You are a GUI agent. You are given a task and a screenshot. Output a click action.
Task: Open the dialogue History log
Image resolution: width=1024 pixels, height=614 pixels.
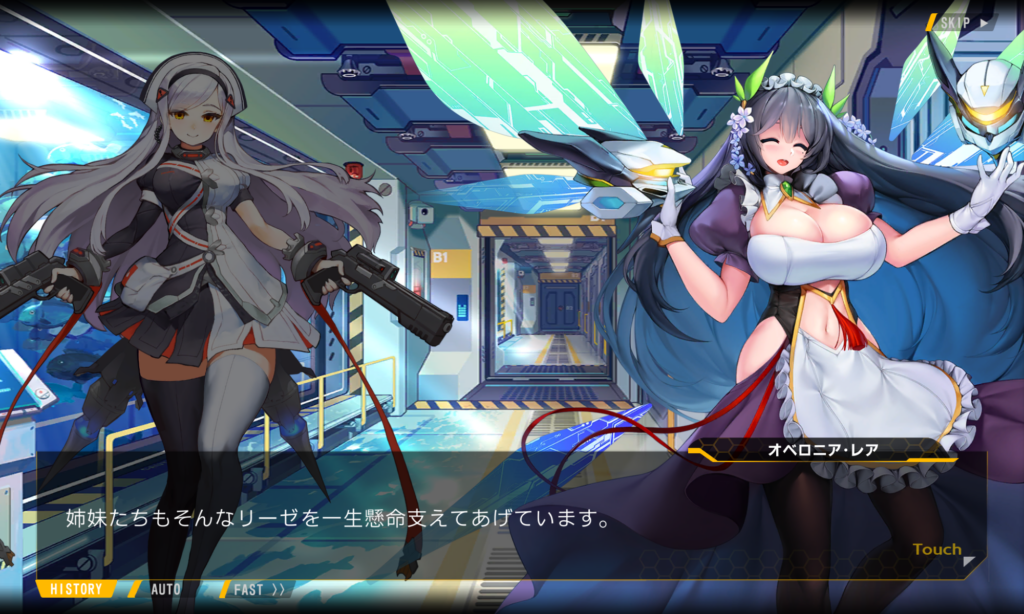pyautogui.click(x=76, y=589)
